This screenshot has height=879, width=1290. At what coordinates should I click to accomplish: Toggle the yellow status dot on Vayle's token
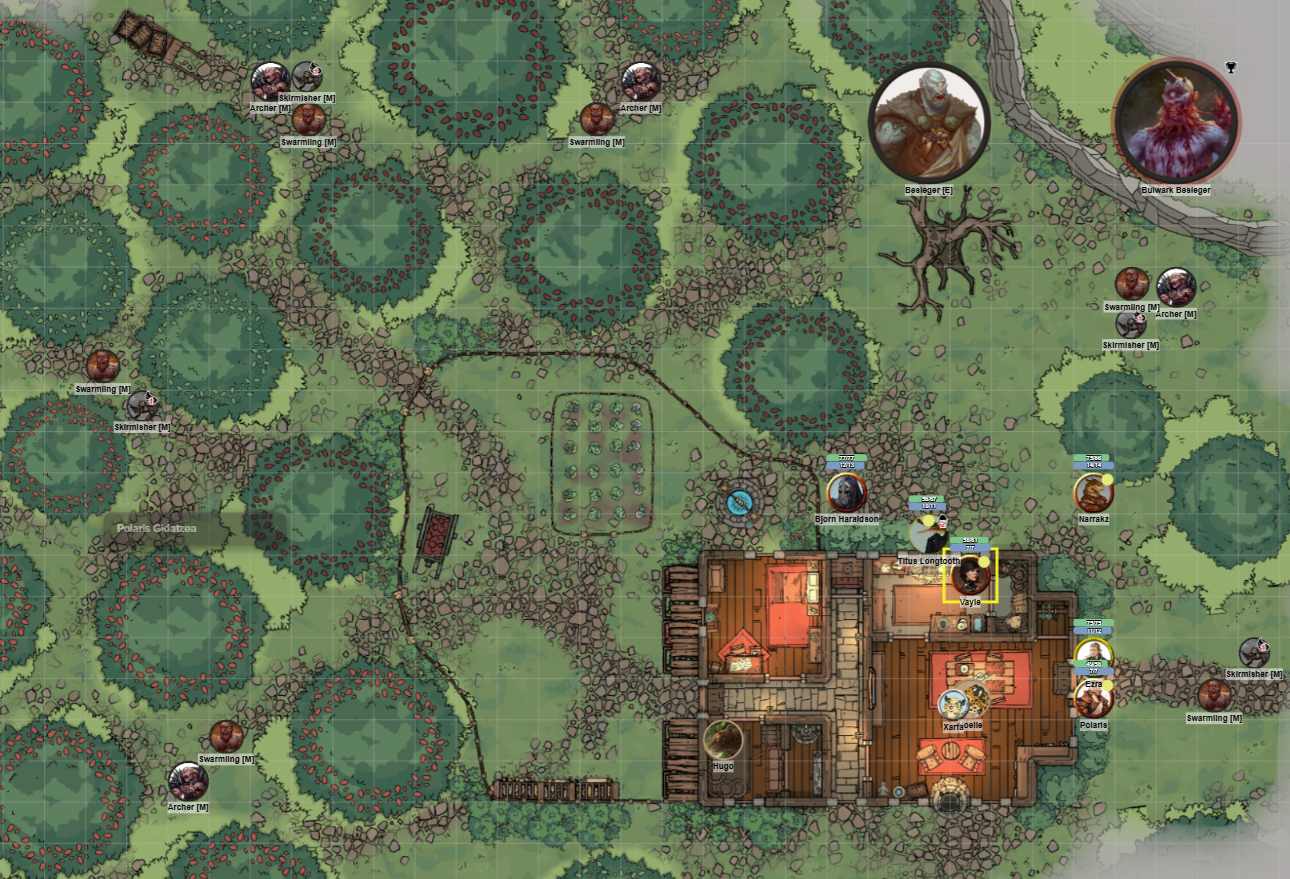[x=984, y=562]
